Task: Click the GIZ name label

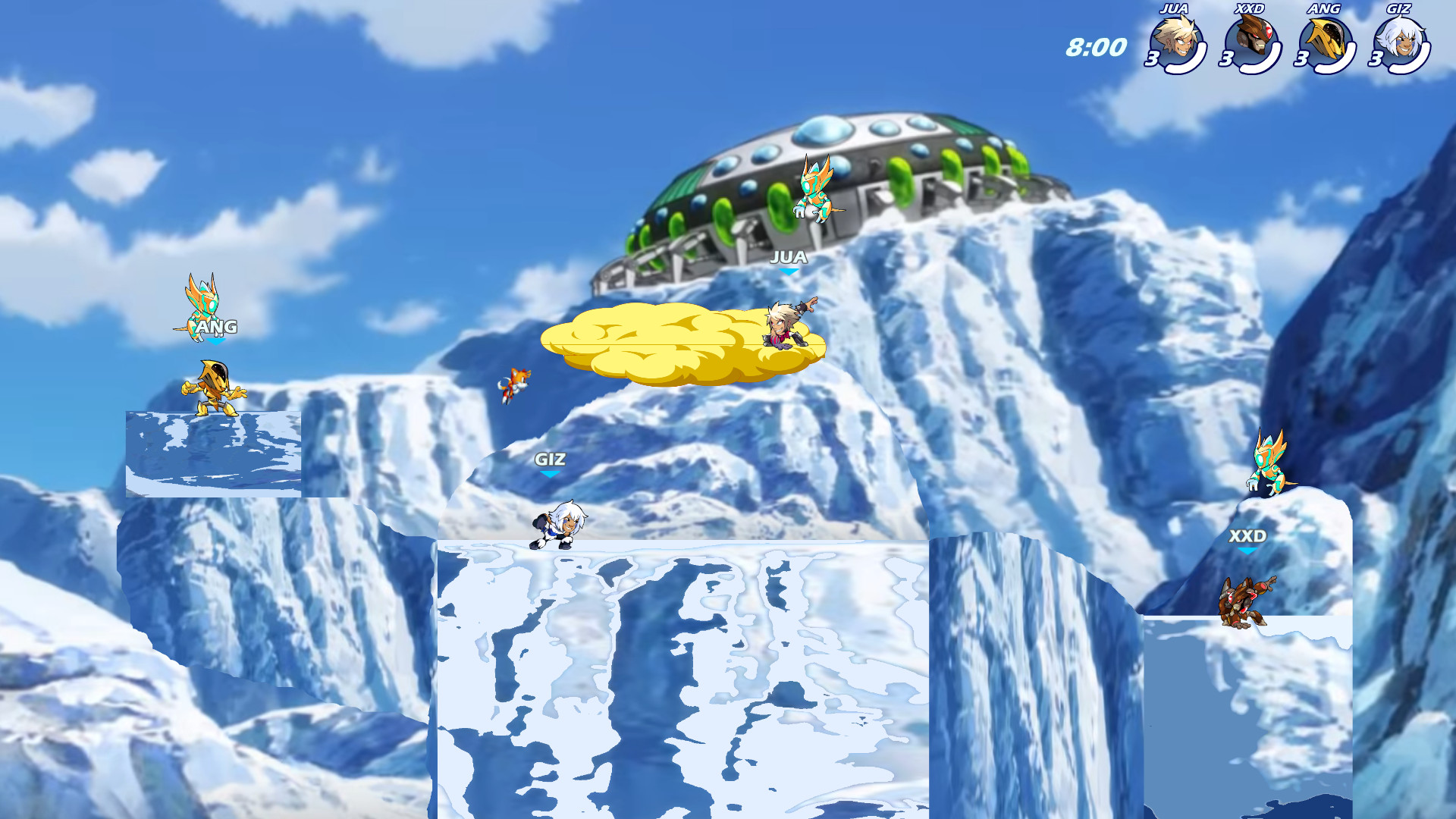Action: point(552,459)
